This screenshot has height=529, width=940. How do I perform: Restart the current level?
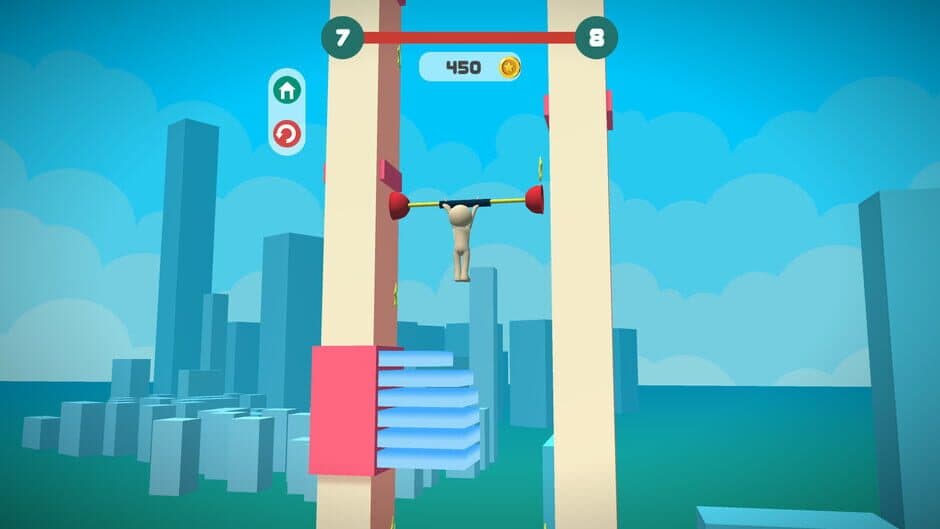[x=287, y=134]
